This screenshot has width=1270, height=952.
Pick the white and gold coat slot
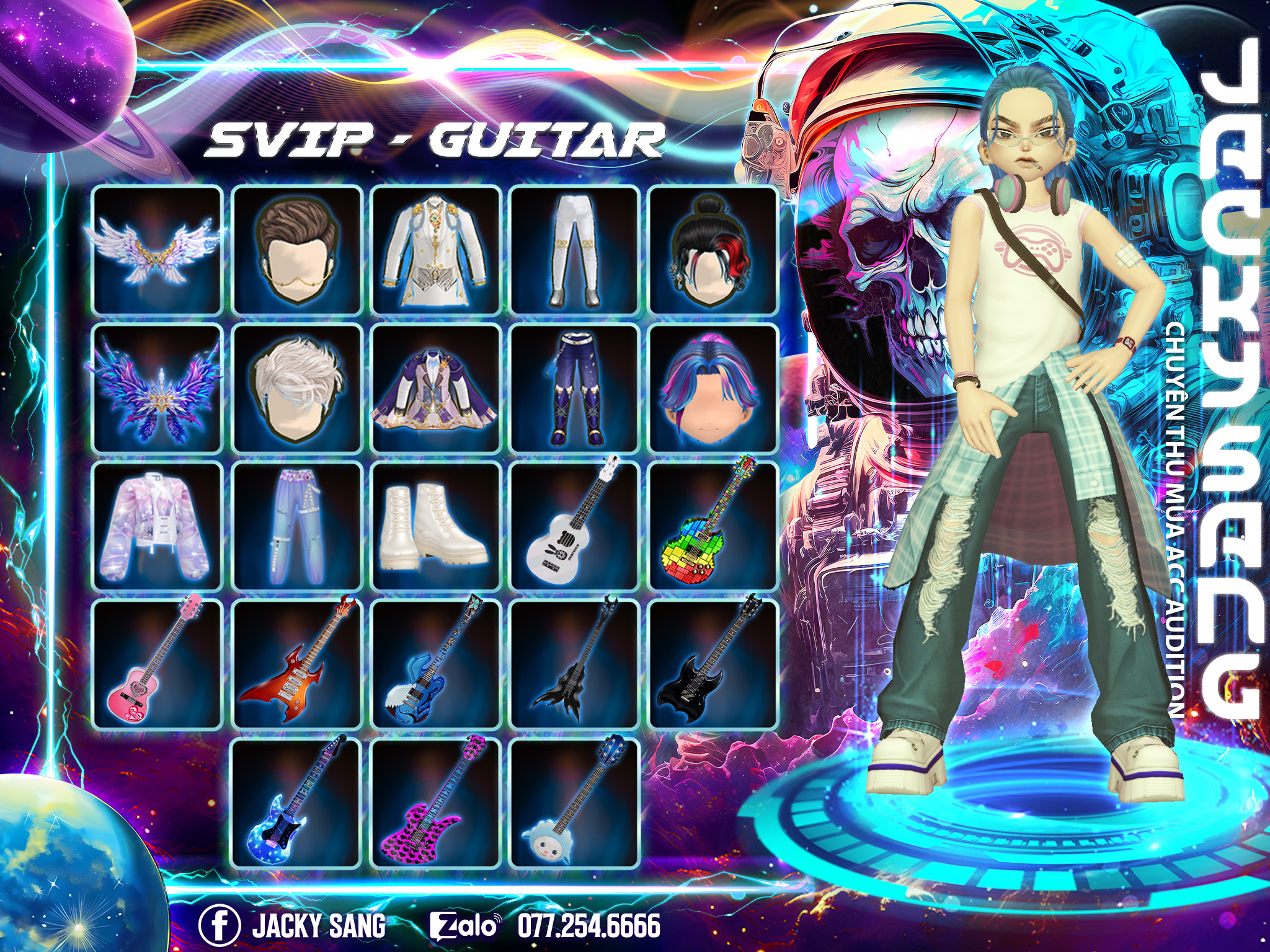coord(435,250)
